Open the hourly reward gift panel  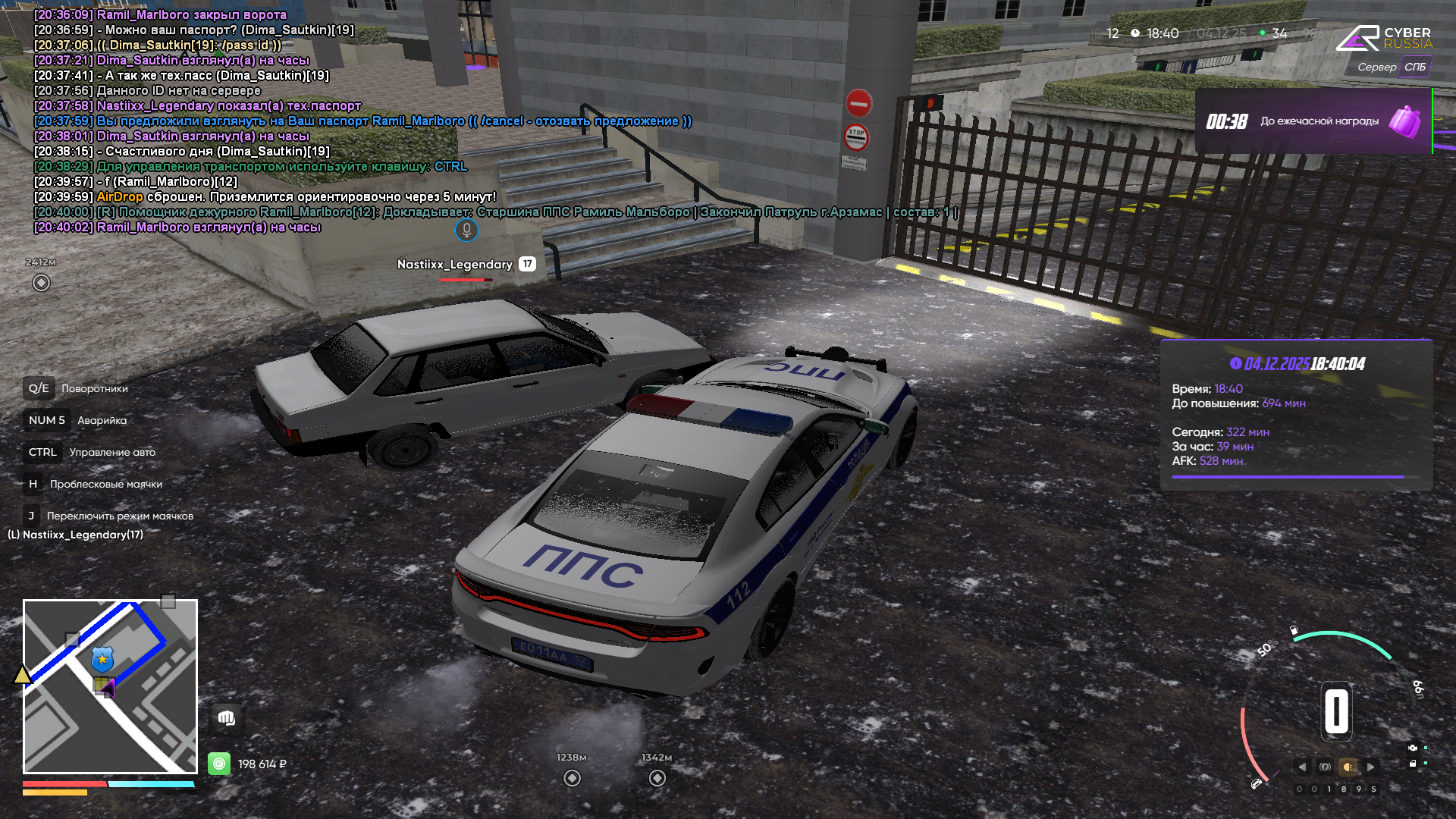(1313, 121)
